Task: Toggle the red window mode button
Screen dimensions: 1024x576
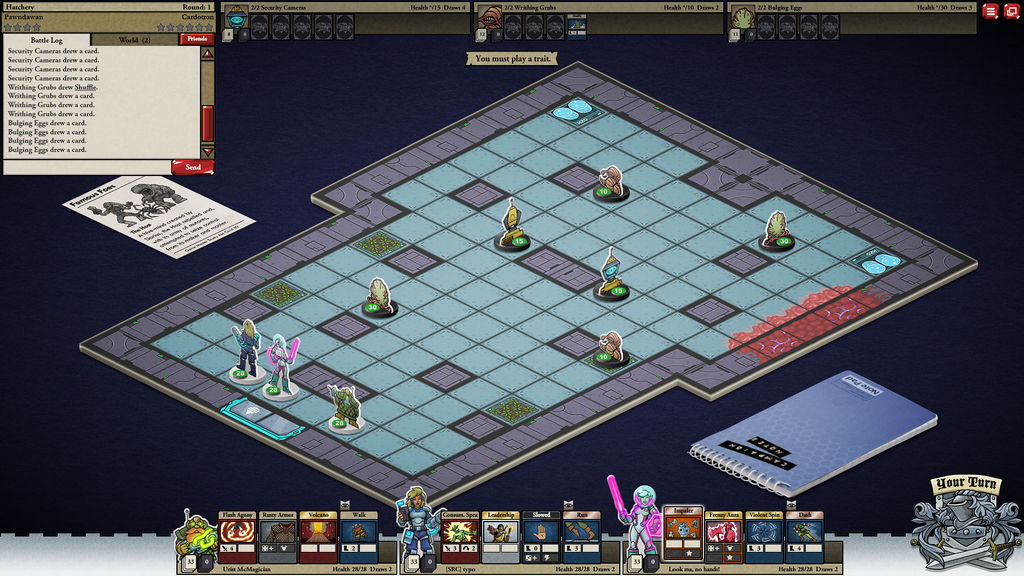Action: click(x=1011, y=11)
